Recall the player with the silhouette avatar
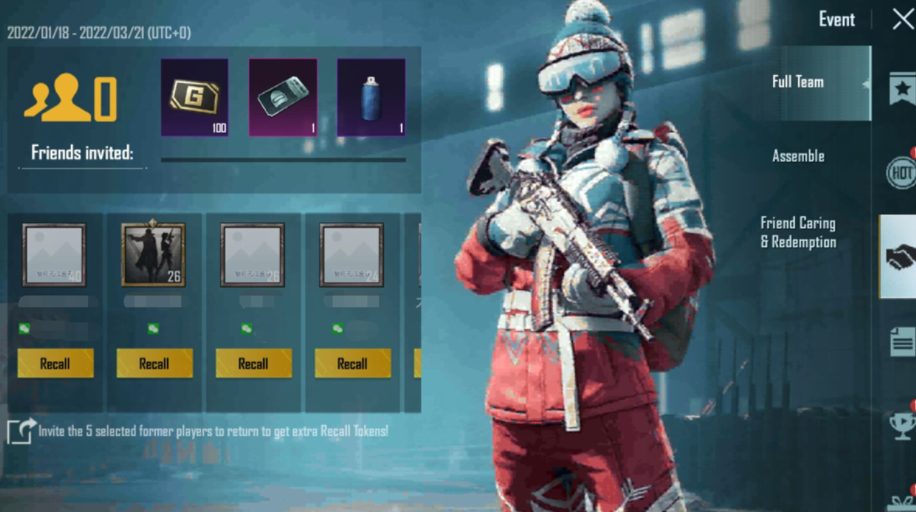 [x=154, y=363]
